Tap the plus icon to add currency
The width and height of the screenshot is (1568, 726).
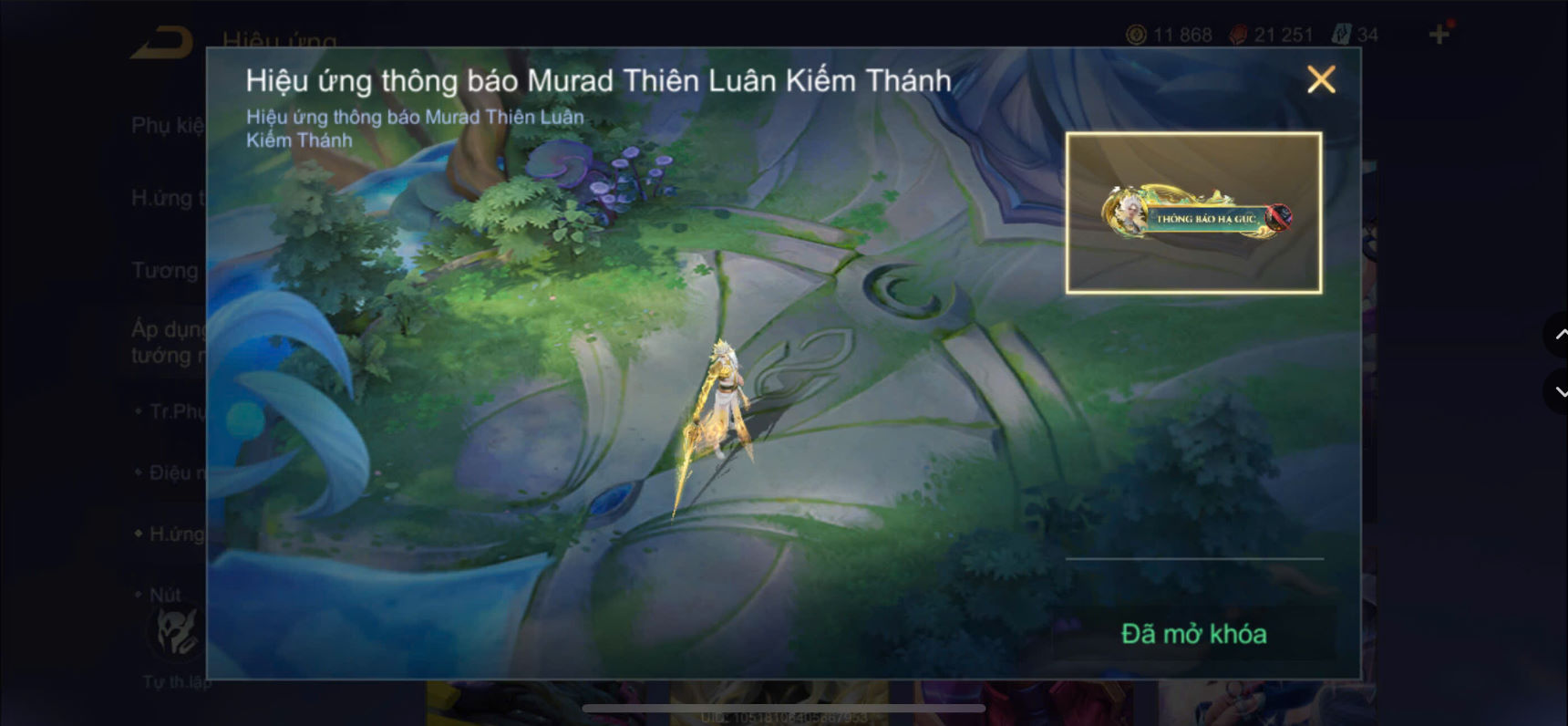point(1439,34)
